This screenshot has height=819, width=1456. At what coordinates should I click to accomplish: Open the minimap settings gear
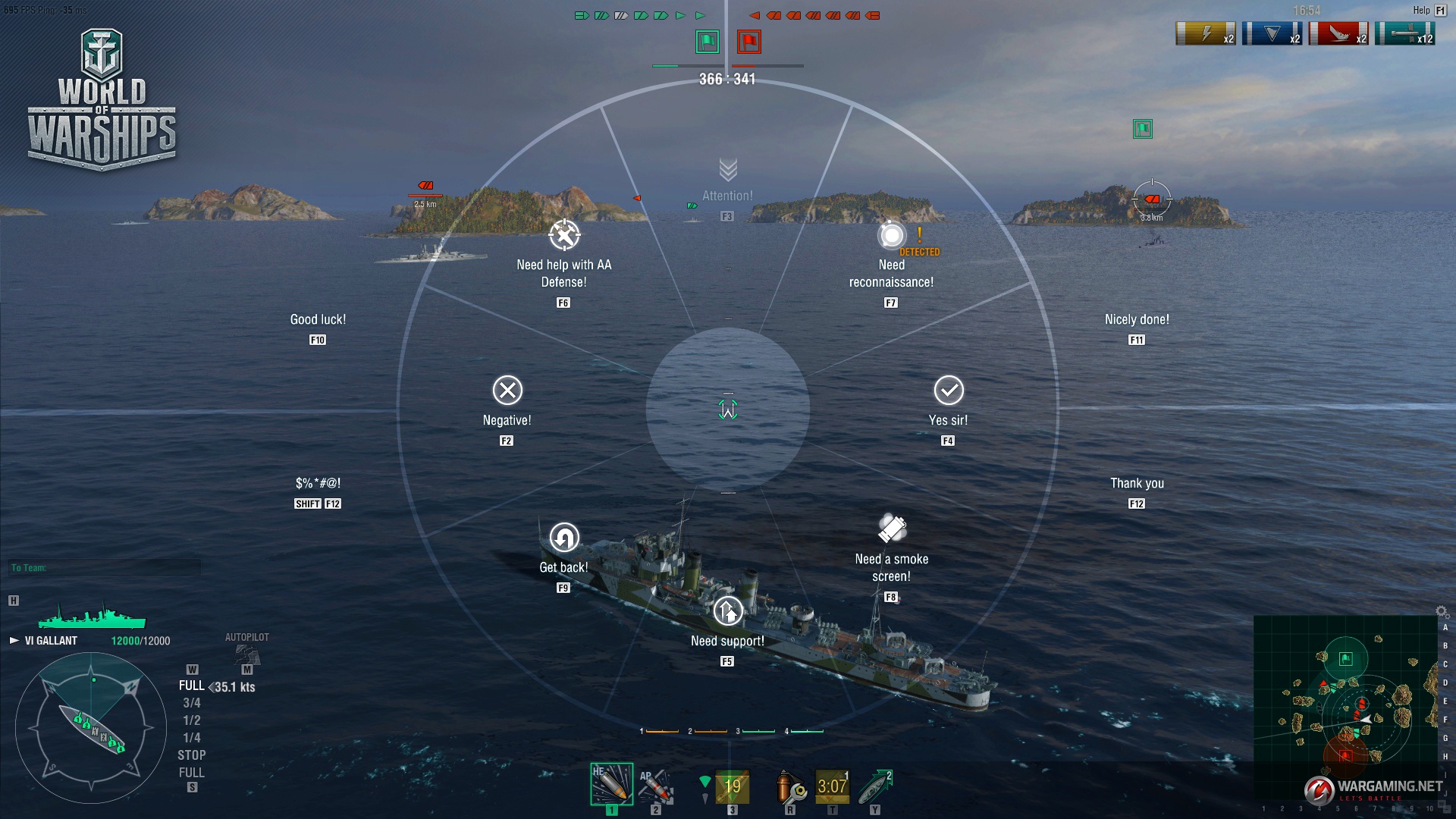pyautogui.click(x=1442, y=612)
